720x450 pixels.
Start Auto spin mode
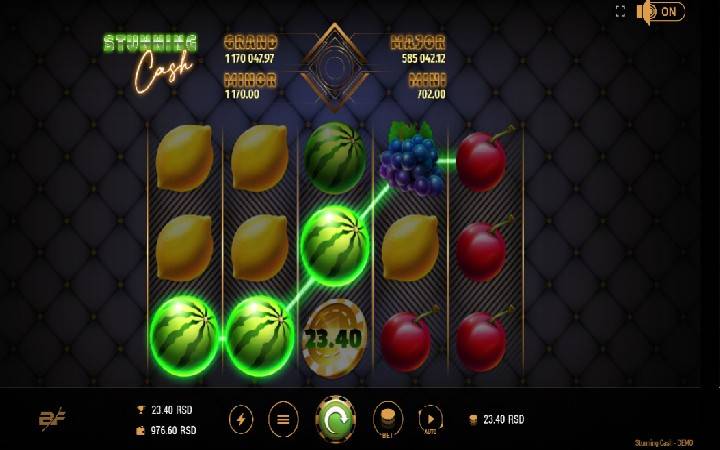tap(431, 418)
